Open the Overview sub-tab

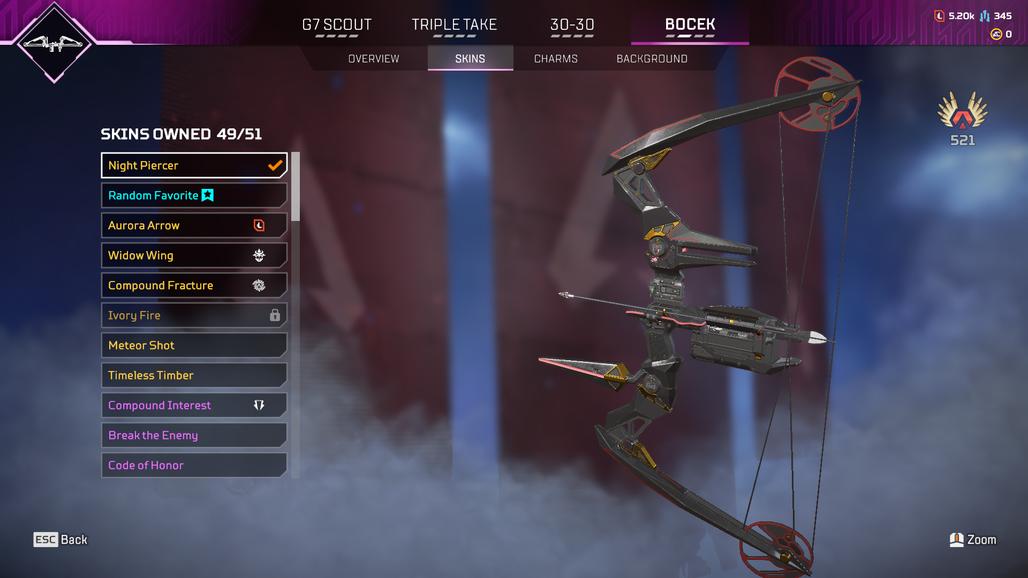point(373,59)
